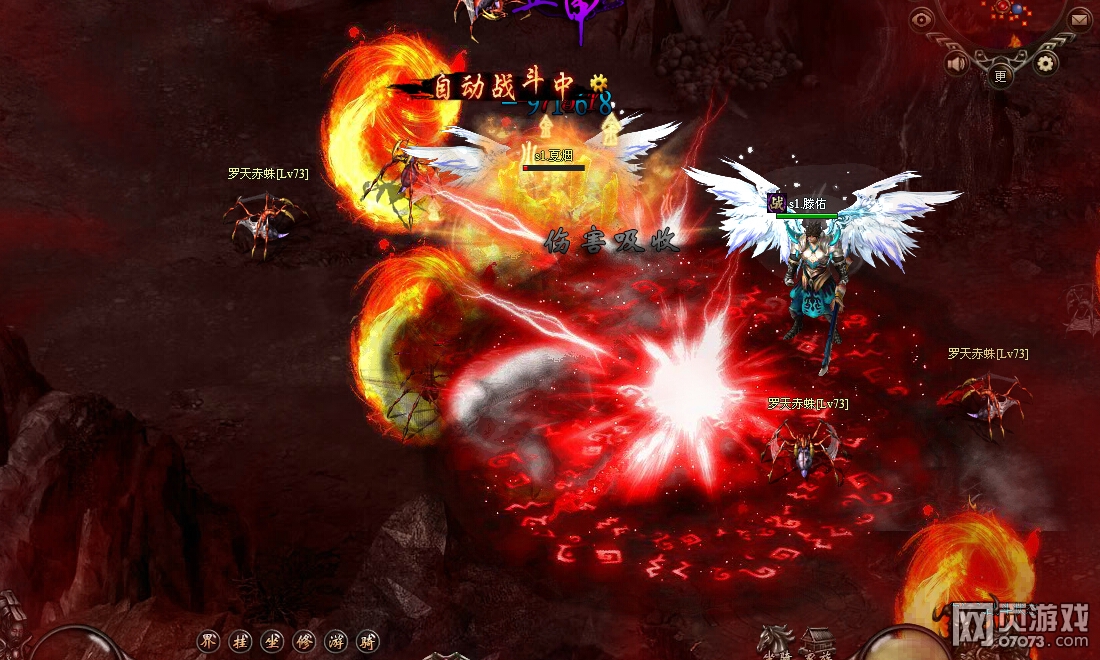Click the 坐 sit round button
This screenshot has height=660, width=1100.
(x=272, y=641)
